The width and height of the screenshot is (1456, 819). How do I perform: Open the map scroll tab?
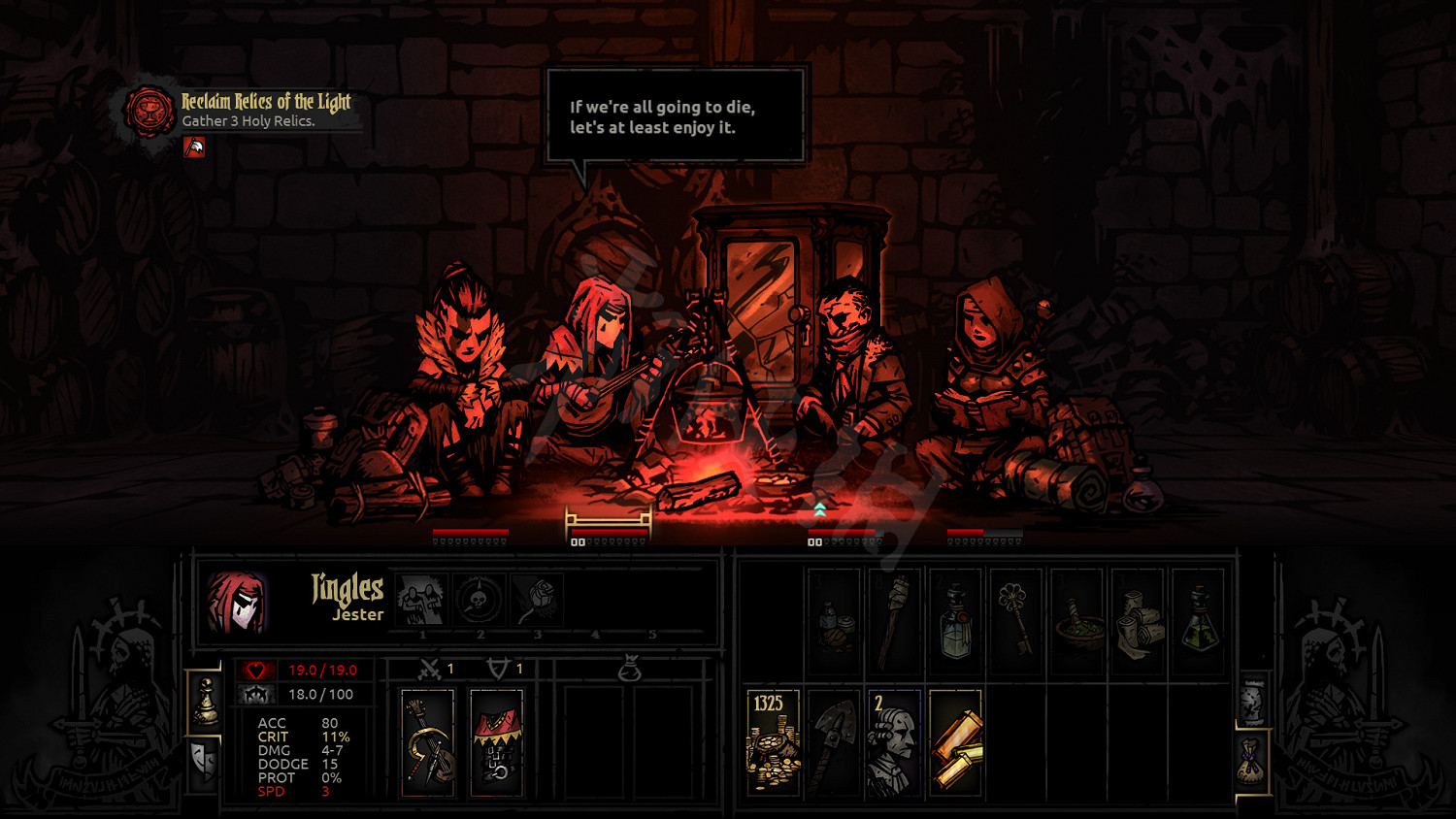[x=1252, y=701]
